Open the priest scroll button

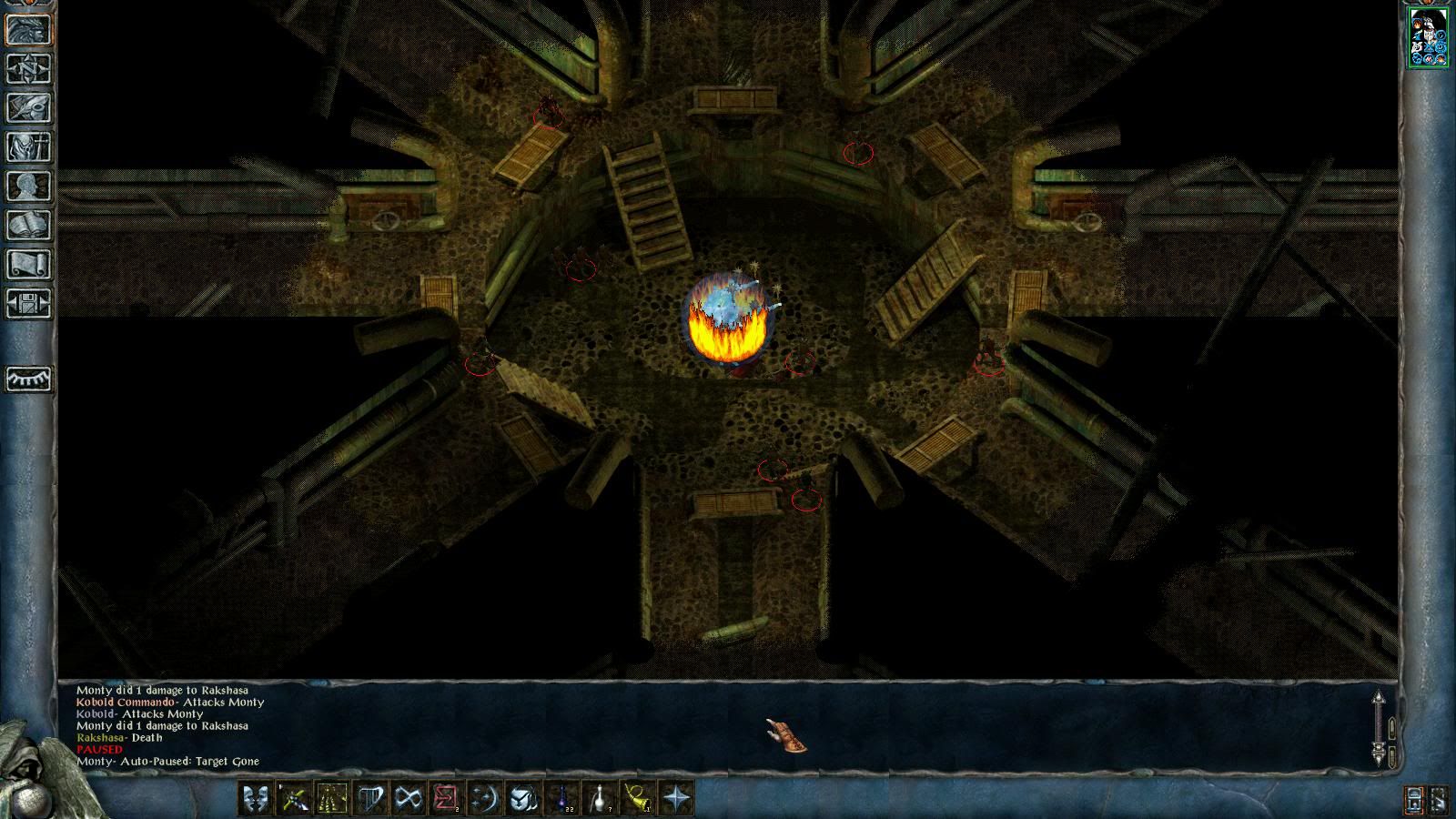coord(29,265)
